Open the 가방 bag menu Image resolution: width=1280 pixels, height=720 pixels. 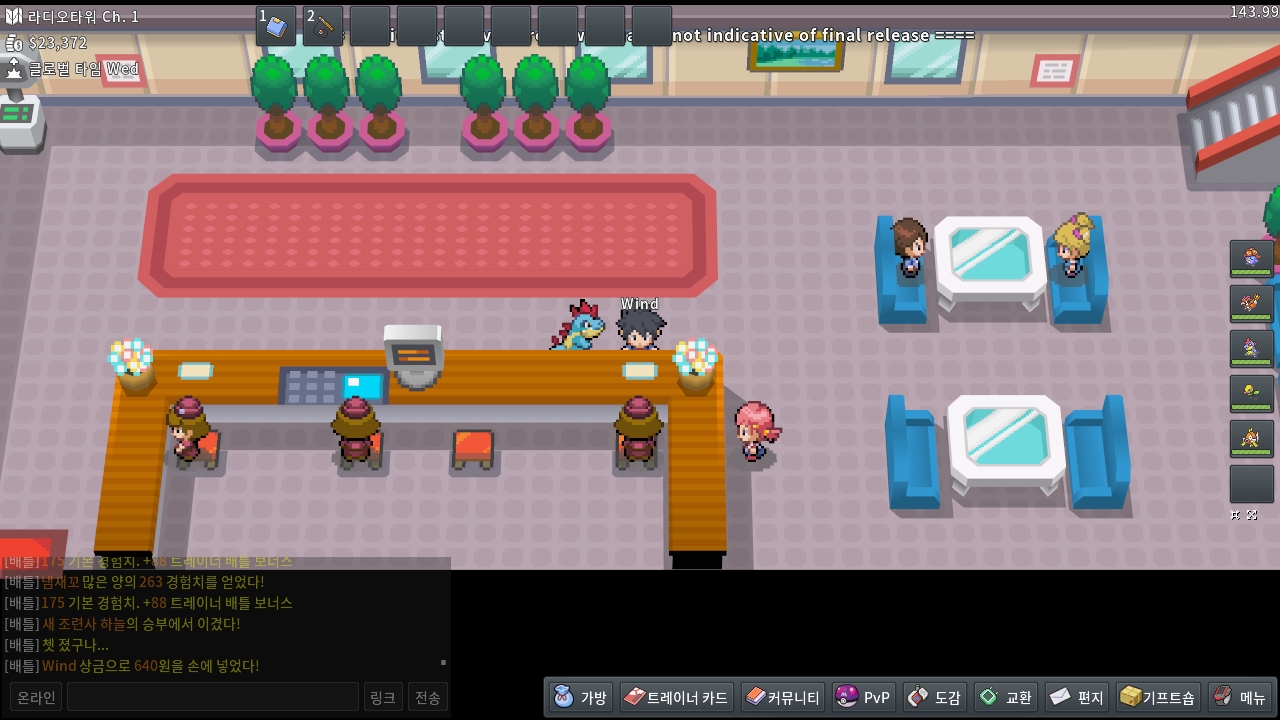click(581, 697)
